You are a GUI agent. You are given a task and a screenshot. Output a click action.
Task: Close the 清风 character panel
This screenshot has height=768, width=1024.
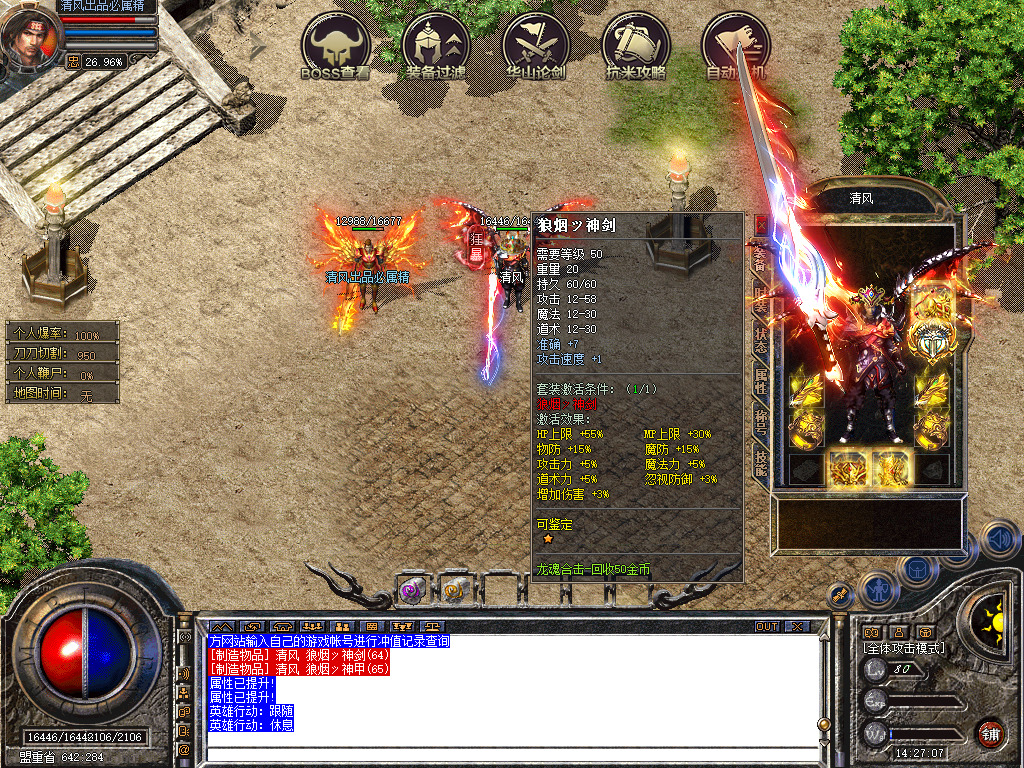pos(761,225)
